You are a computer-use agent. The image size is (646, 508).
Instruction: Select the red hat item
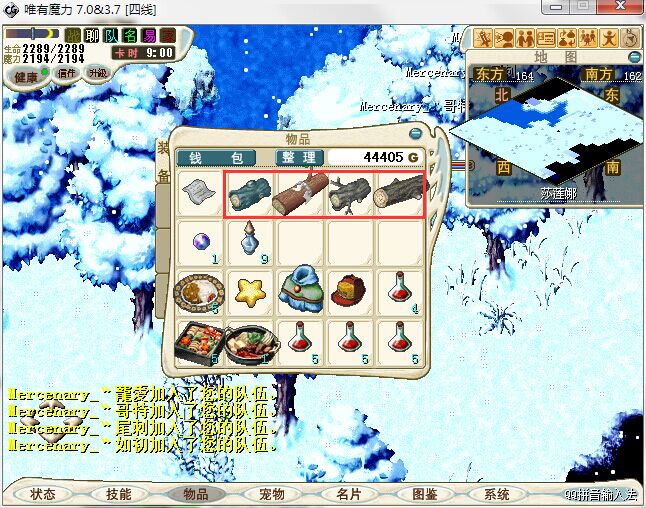tap(350, 291)
